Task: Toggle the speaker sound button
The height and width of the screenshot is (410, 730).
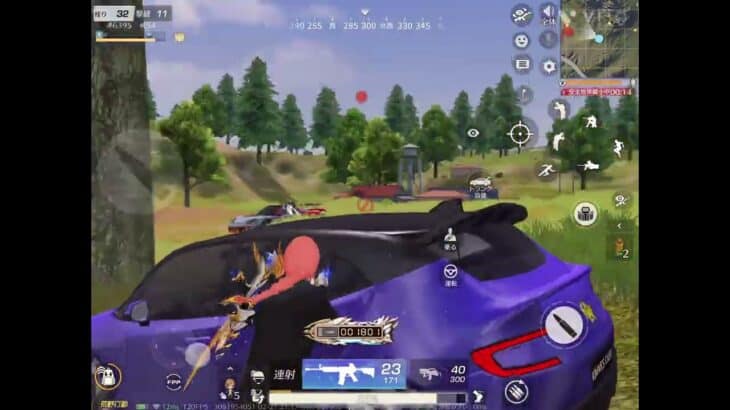Action: tap(548, 14)
